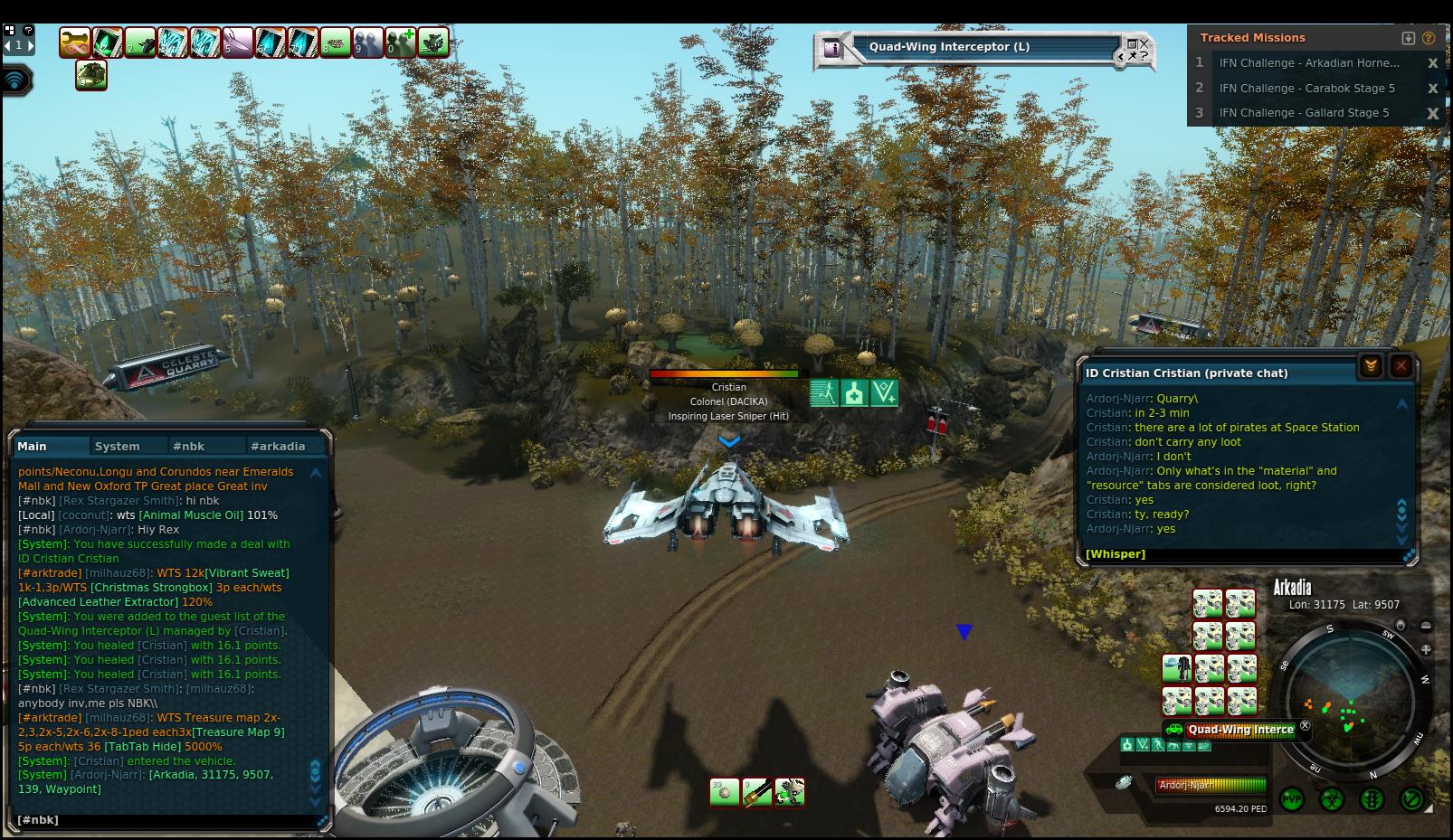
Task: Open the signal-wave menu button at left edge
Action: click(x=15, y=80)
